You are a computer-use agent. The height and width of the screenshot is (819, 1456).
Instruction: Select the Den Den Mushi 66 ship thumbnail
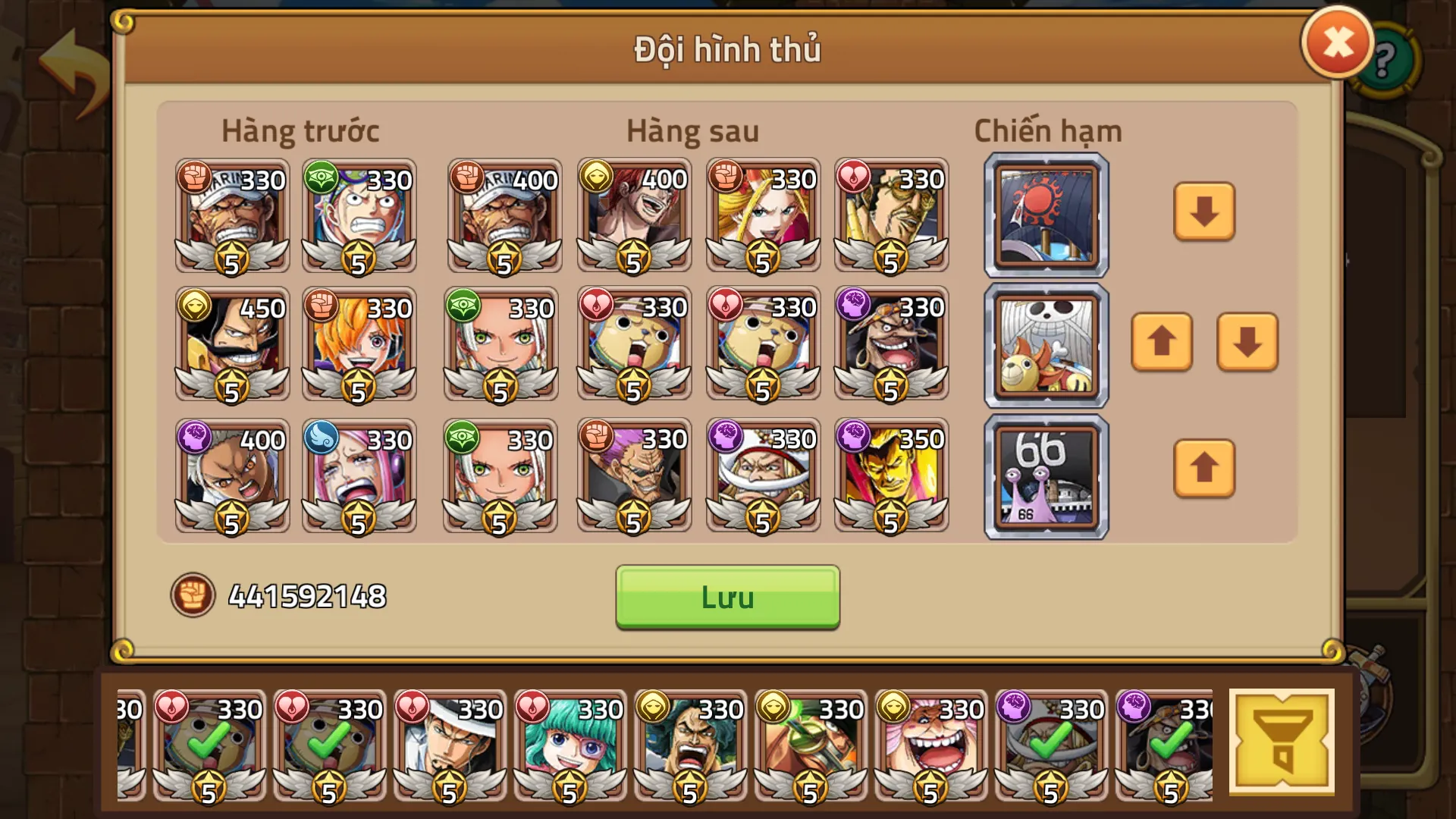(1045, 475)
